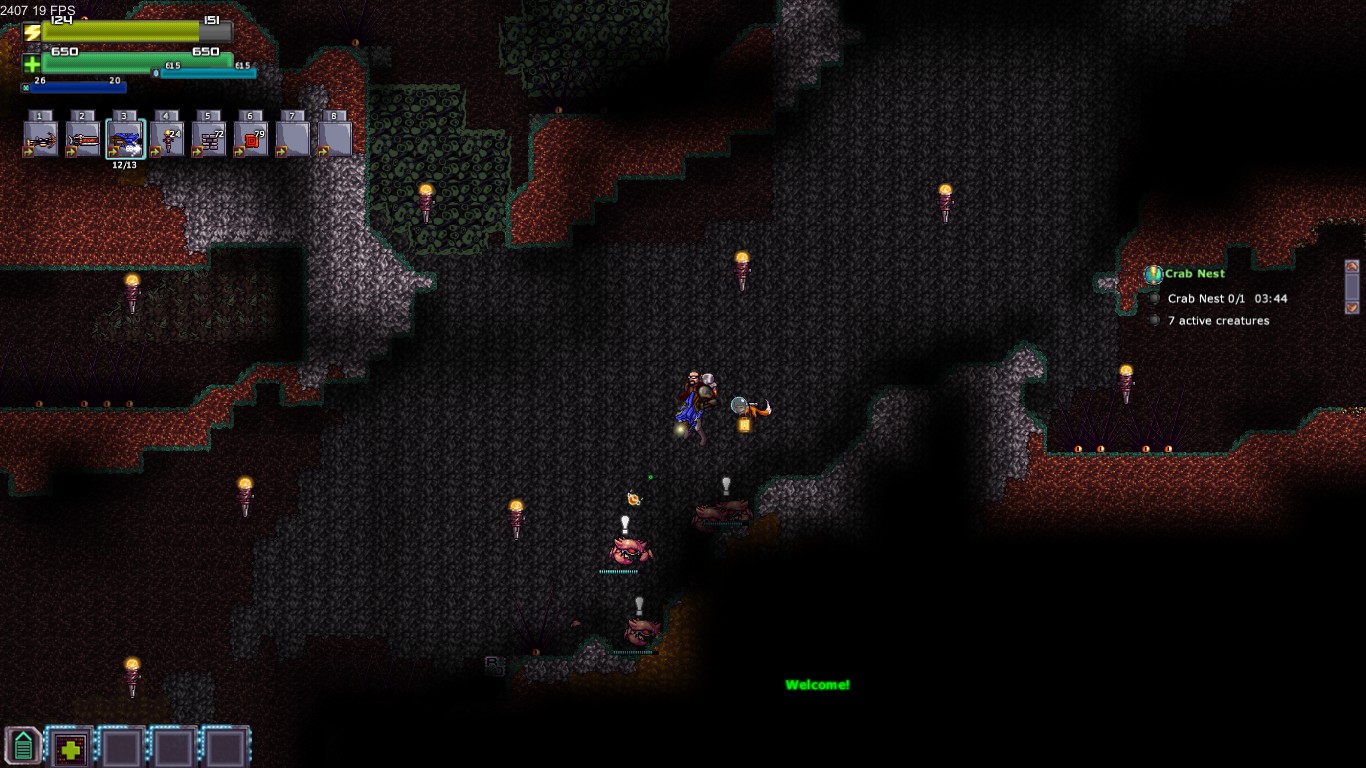Pick the stone brick blocks in slot 5

coord(209,140)
